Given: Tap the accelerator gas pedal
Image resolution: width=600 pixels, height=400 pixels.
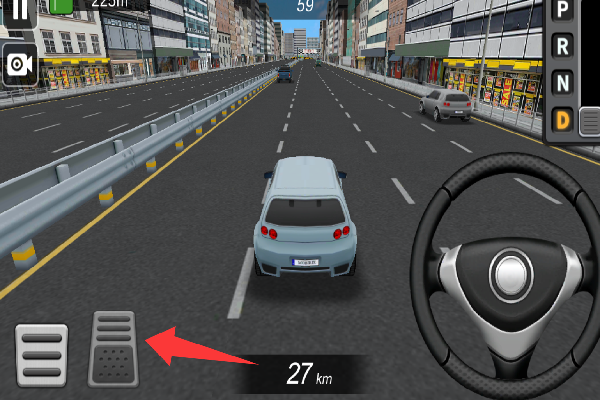Looking at the screenshot, I should pos(113,348).
